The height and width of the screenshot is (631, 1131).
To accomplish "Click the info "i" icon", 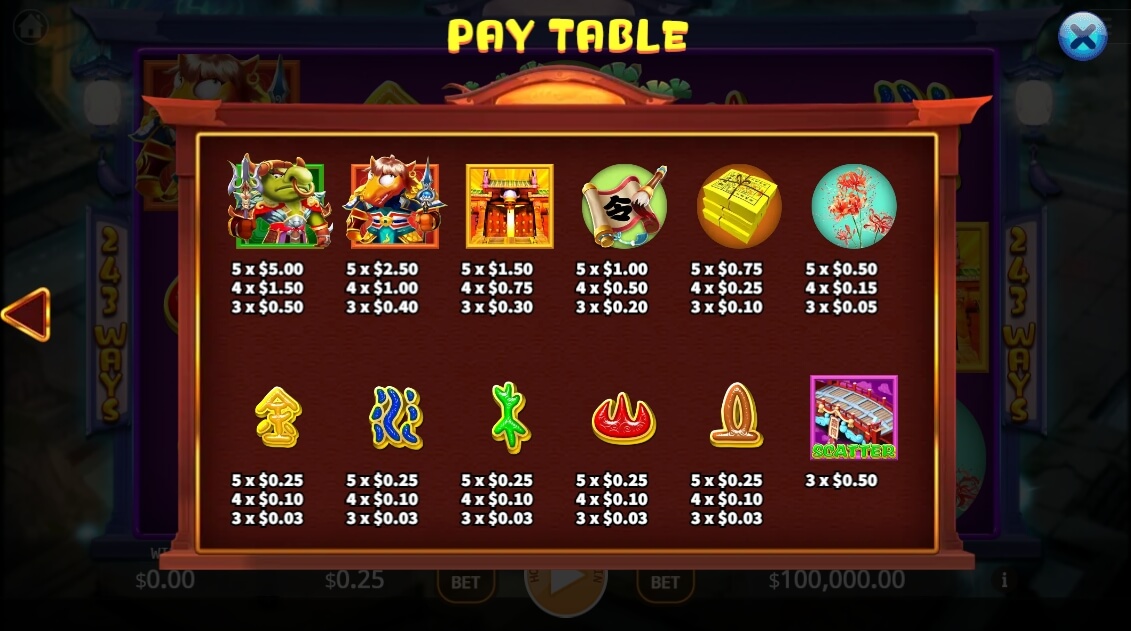I will tap(1004, 580).
